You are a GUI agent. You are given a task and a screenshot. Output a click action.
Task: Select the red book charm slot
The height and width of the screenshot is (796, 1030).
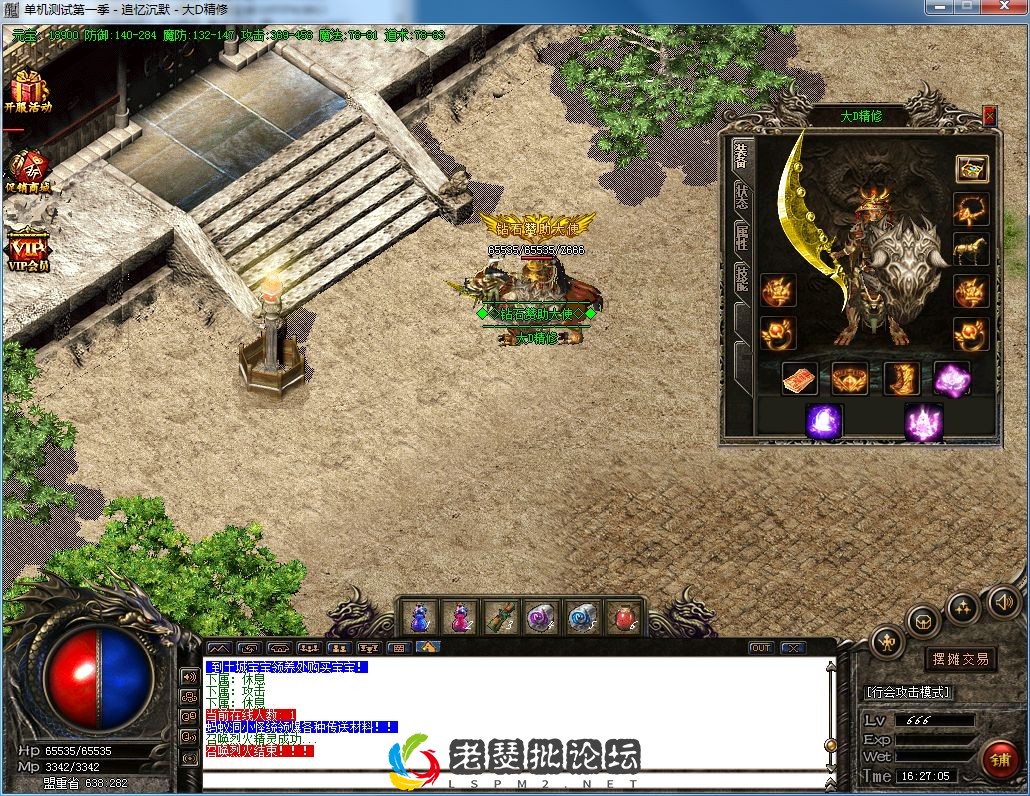(799, 379)
